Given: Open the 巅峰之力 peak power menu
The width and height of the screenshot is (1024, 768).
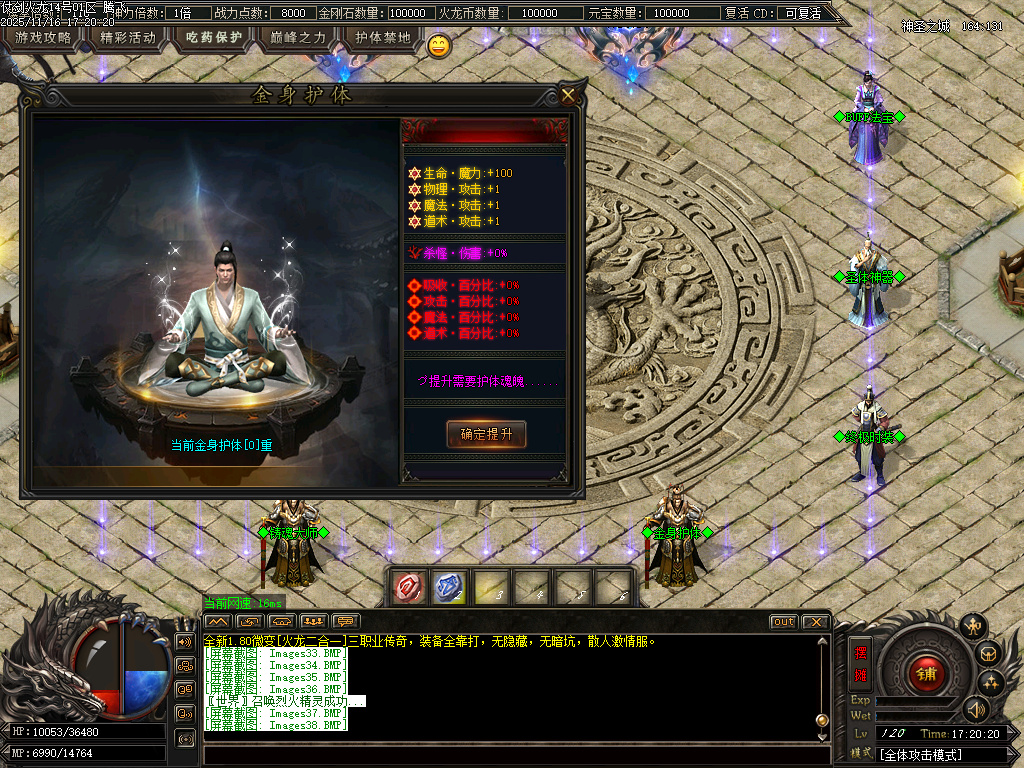Looking at the screenshot, I should [298, 38].
